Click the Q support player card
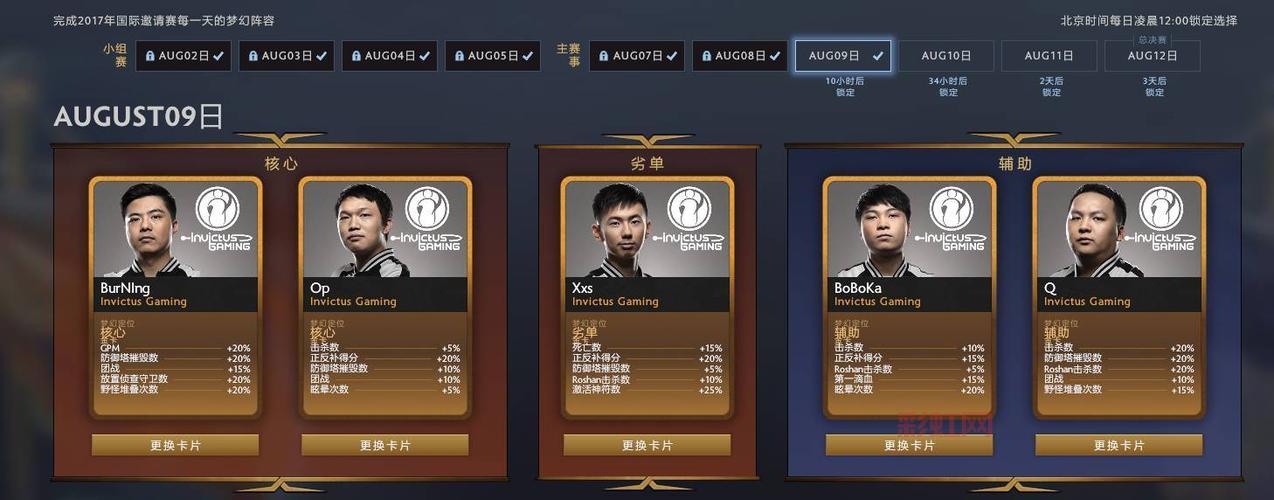The width and height of the screenshot is (1274, 500). 1119,297
